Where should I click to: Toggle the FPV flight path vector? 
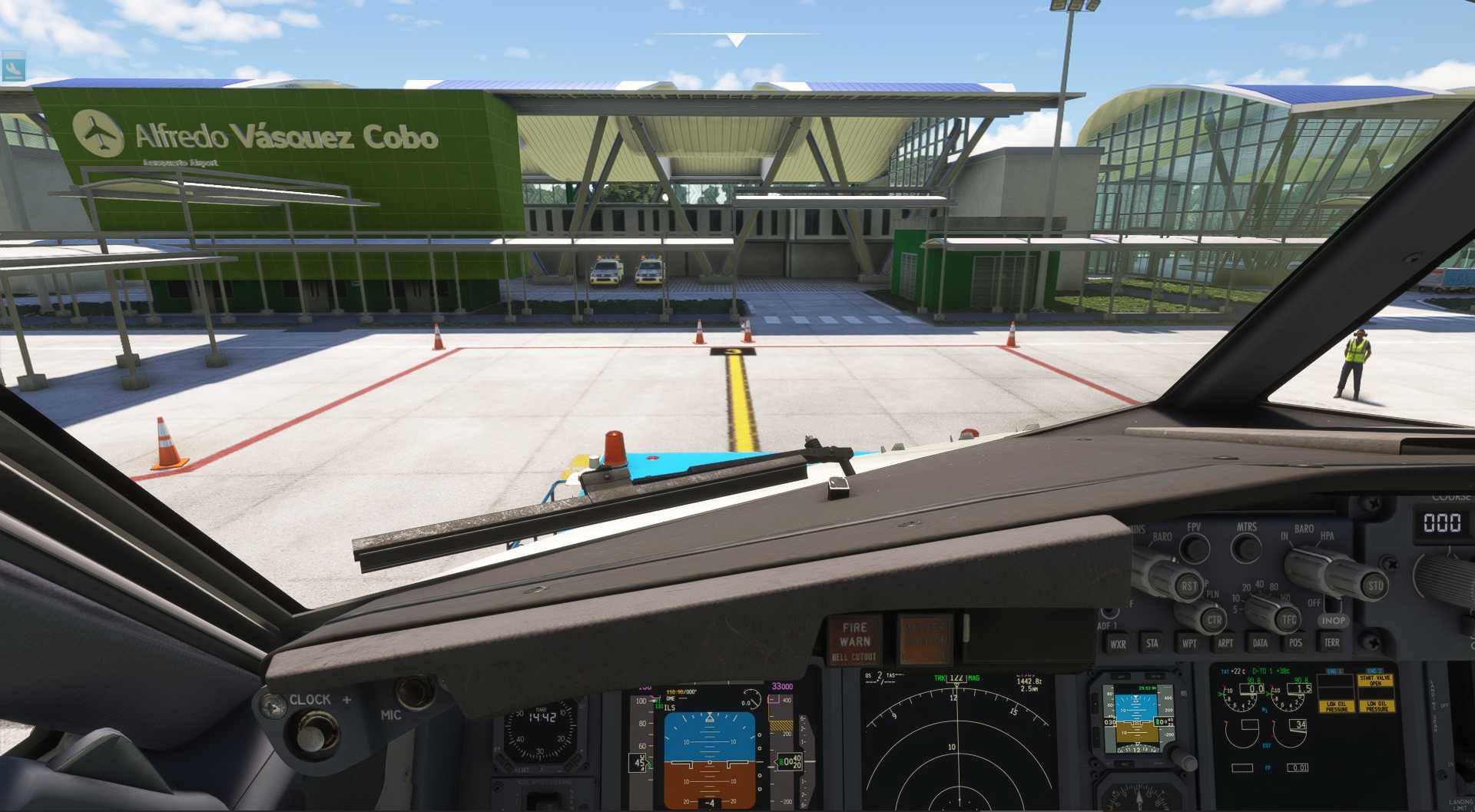click(1195, 547)
